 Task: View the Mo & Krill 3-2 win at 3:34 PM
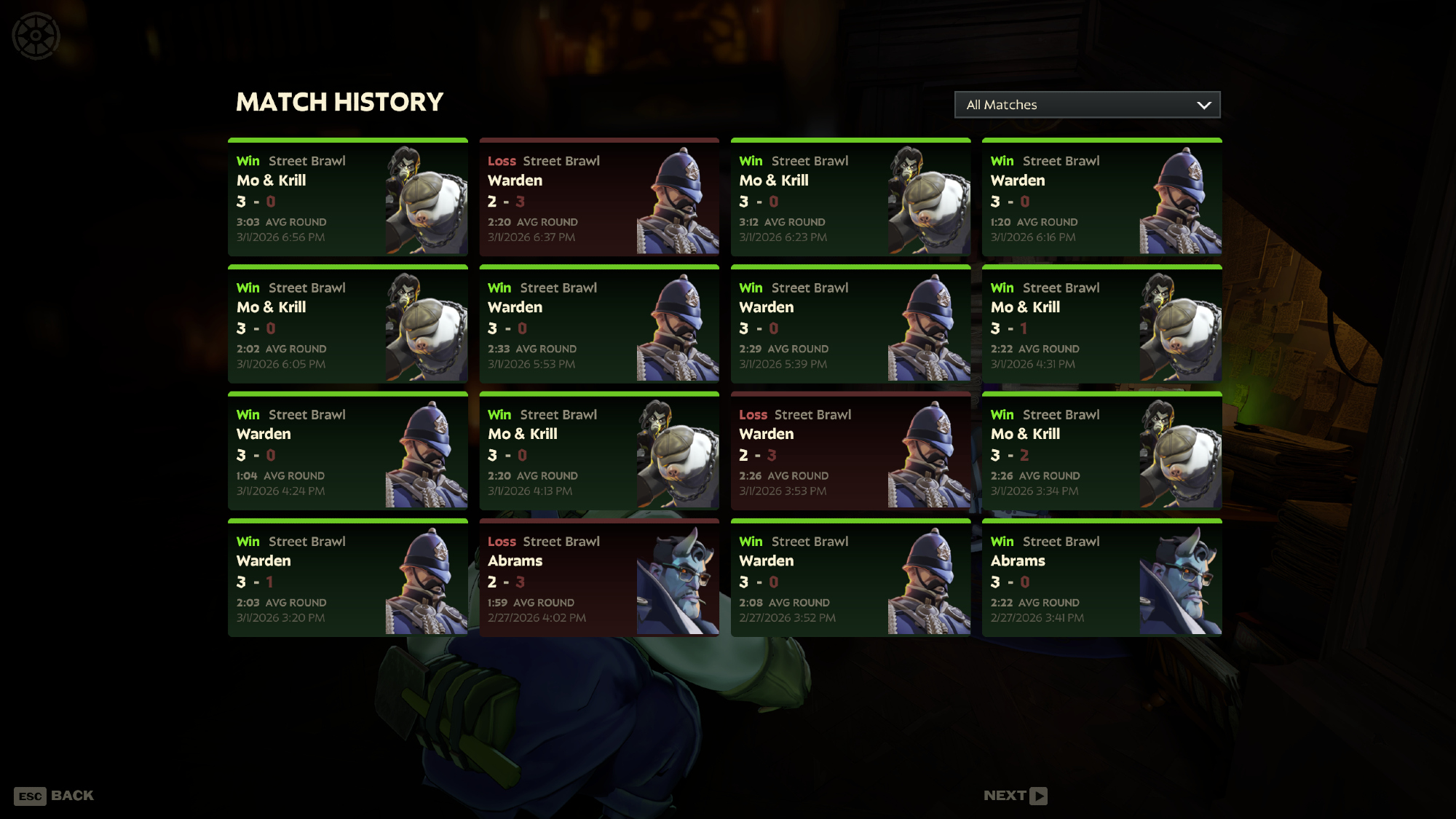tap(1101, 451)
